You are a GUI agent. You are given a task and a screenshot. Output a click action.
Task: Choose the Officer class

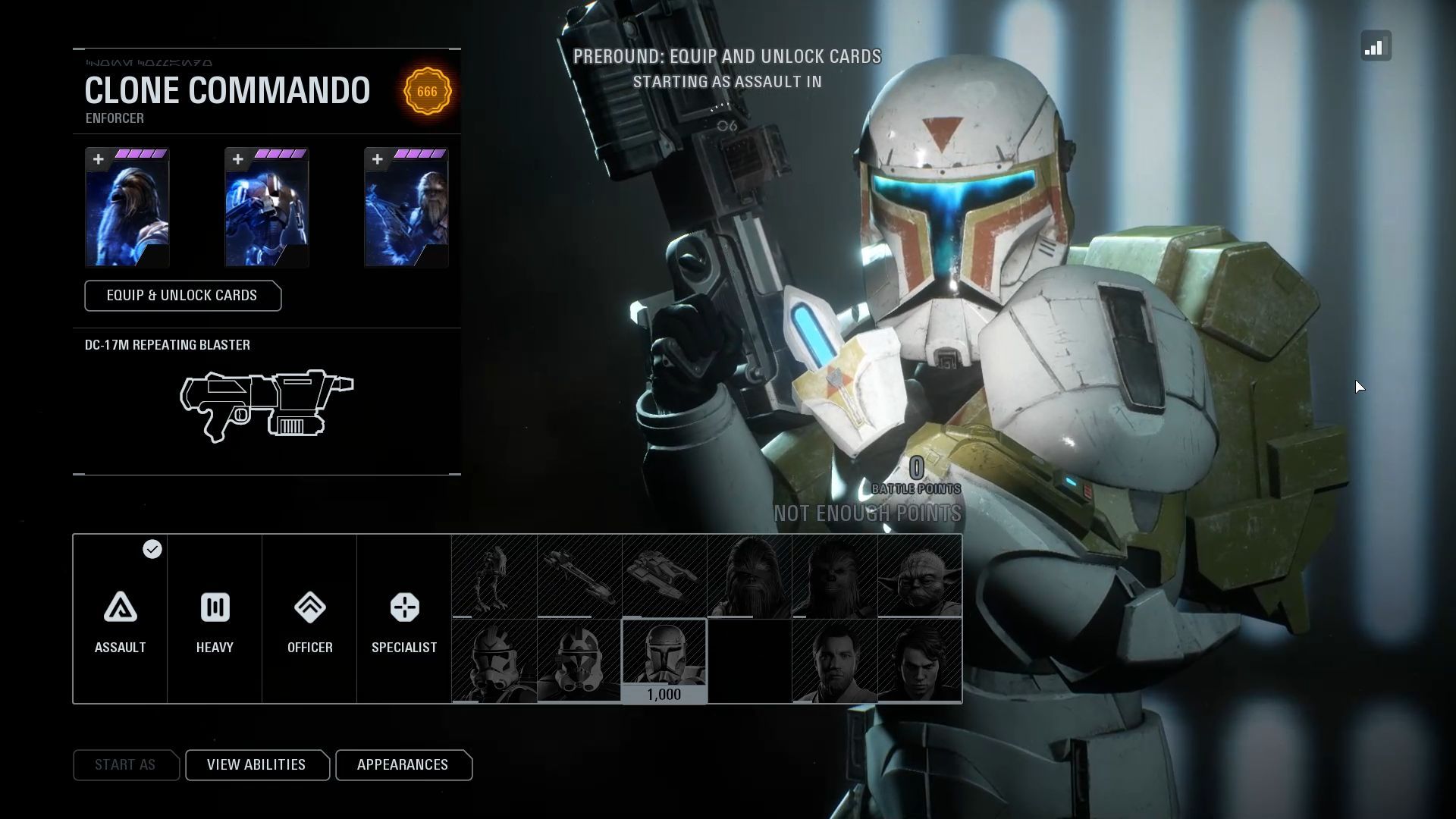point(309,619)
